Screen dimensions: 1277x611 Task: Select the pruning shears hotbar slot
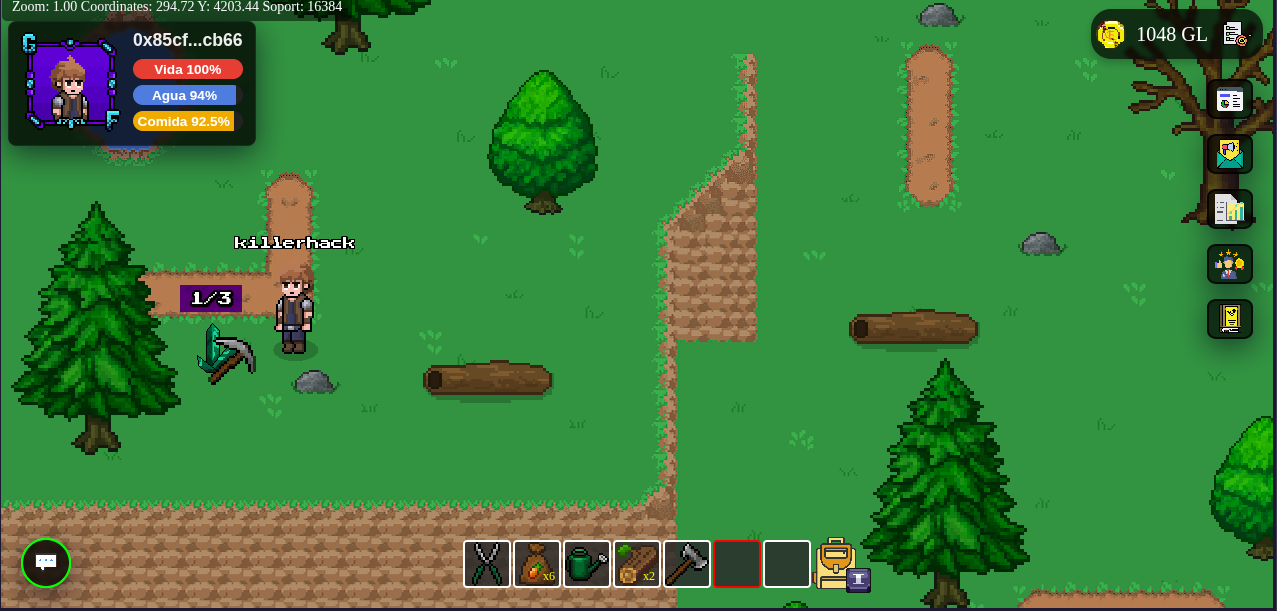487,564
